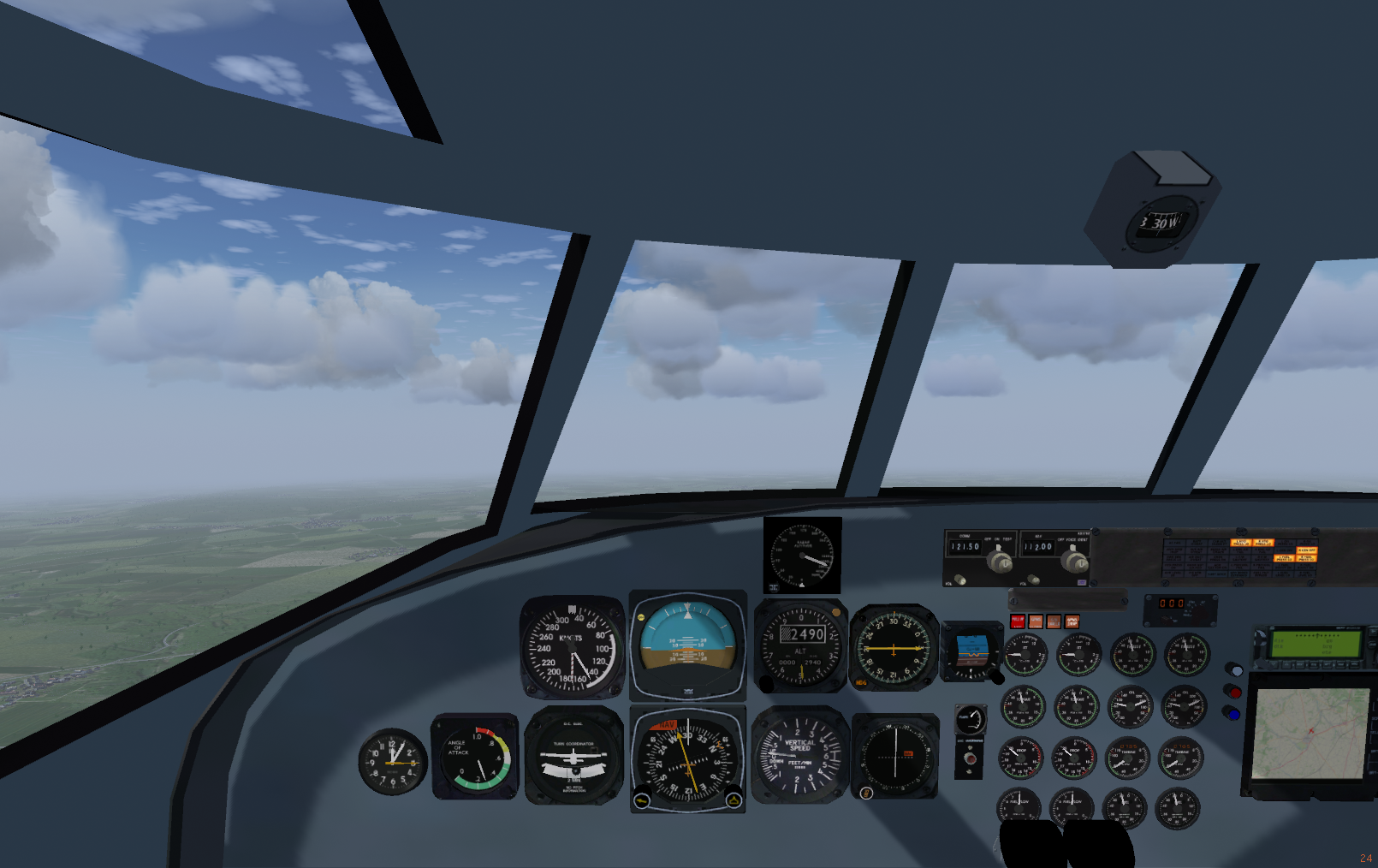Adjust the NAV radio frequency knob
This screenshot has height=868, width=1378.
coord(1073,562)
